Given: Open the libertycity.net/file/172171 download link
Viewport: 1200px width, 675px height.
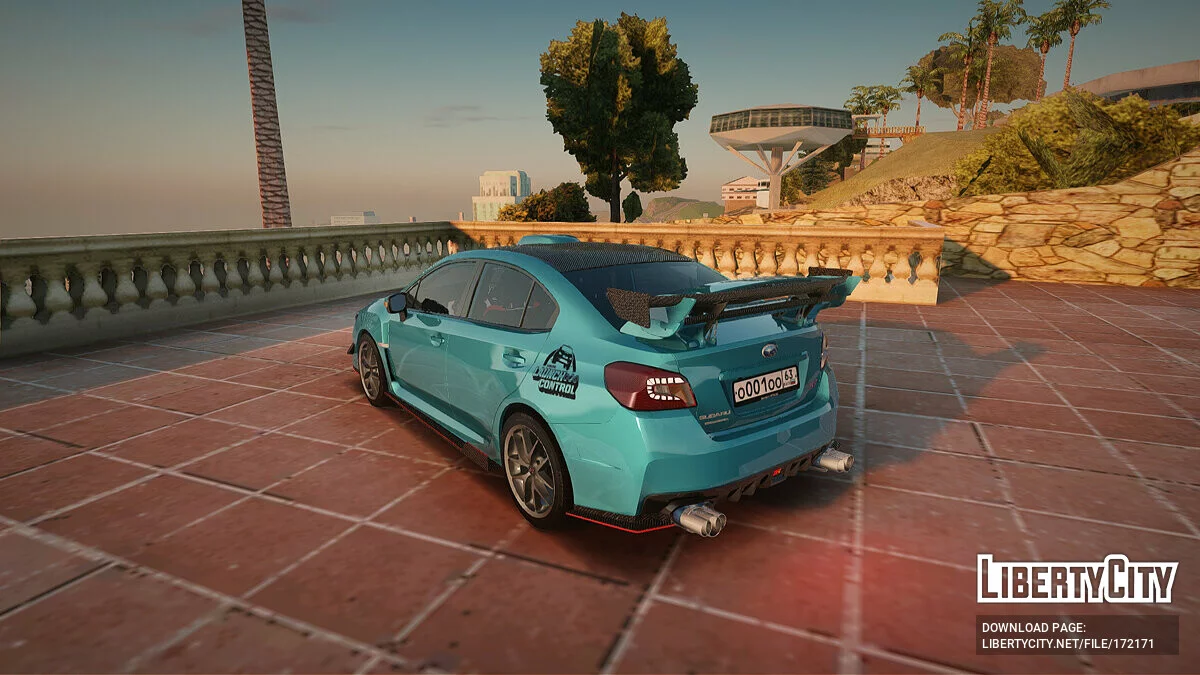Looking at the screenshot, I should point(1068,644).
